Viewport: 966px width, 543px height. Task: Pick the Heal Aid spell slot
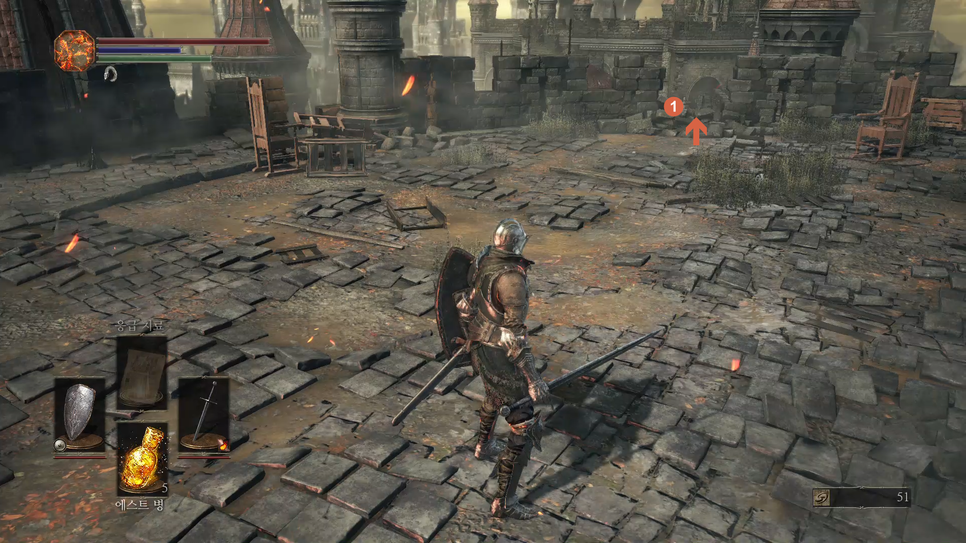coord(142,372)
